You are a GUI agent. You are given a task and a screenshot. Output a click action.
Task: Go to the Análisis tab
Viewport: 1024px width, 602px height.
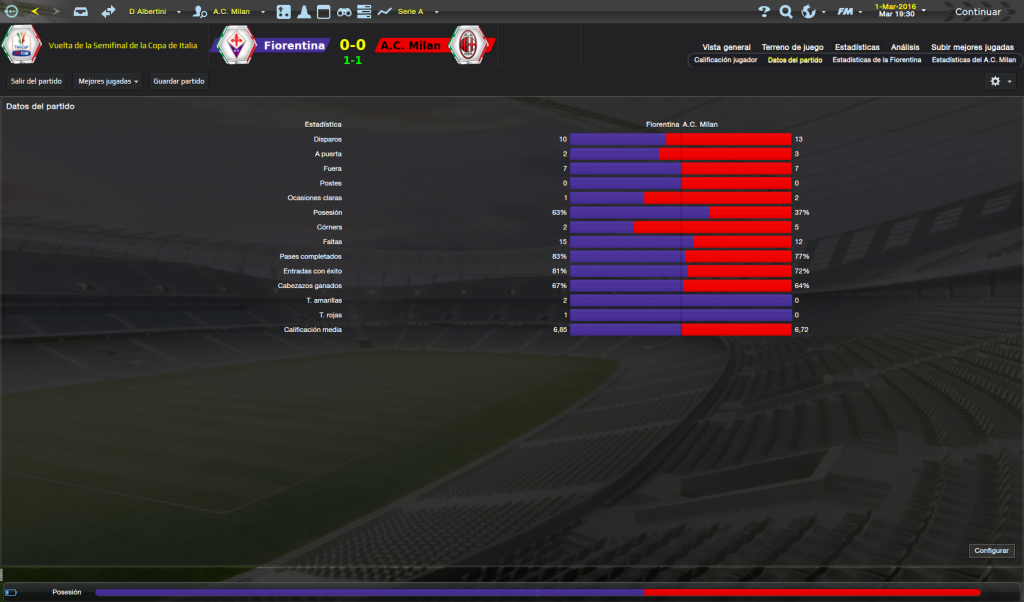click(x=905, y=47)
